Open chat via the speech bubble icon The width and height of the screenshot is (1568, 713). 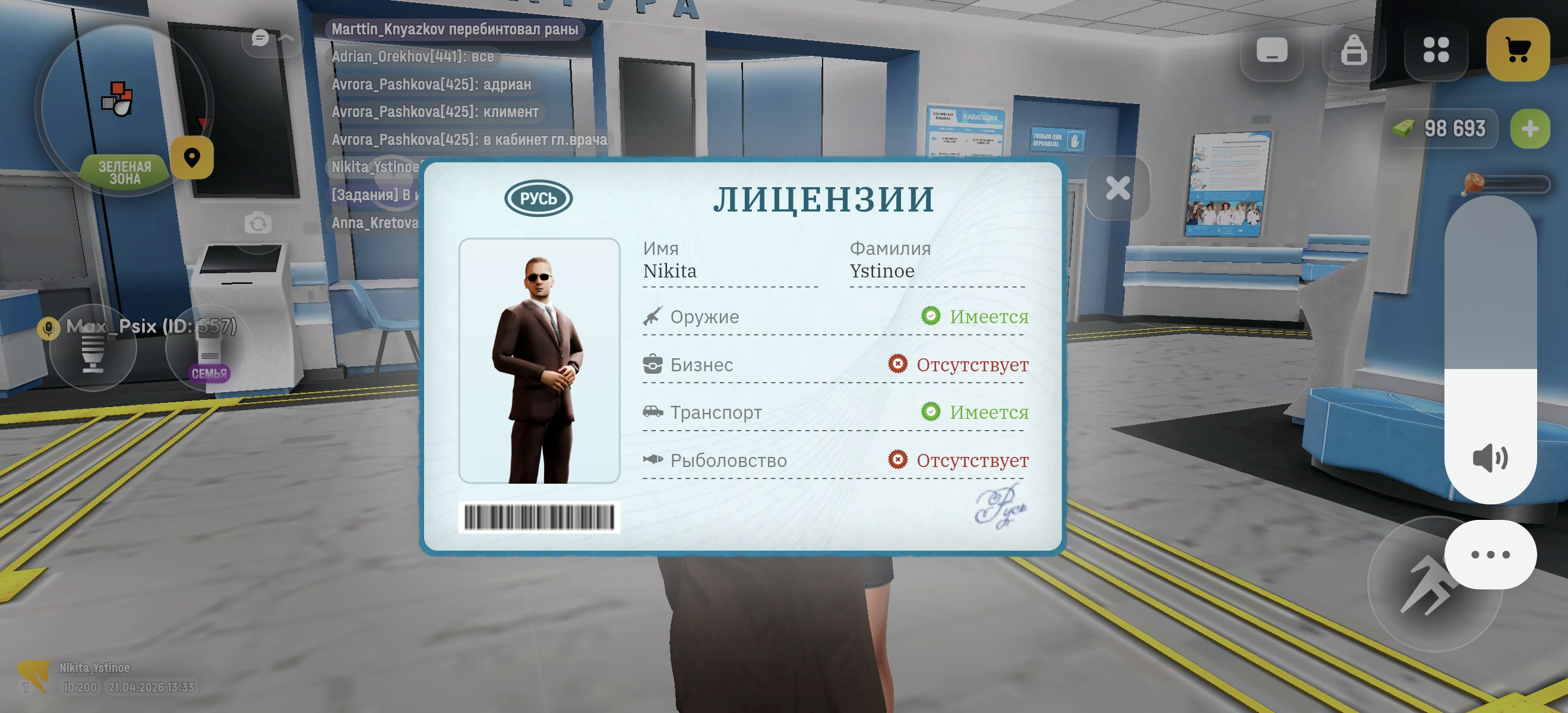[x=261, y=38]
